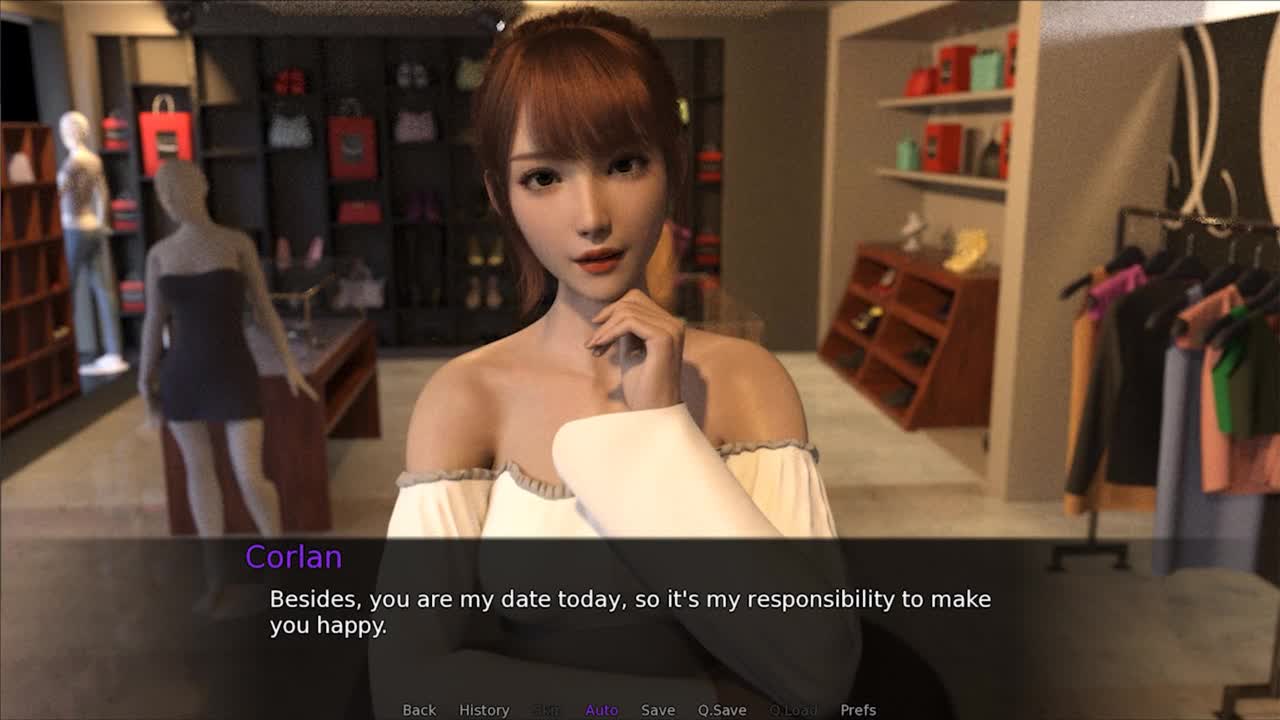Open the Save menu
This screenshot has width=1280, height=720.
657,710
